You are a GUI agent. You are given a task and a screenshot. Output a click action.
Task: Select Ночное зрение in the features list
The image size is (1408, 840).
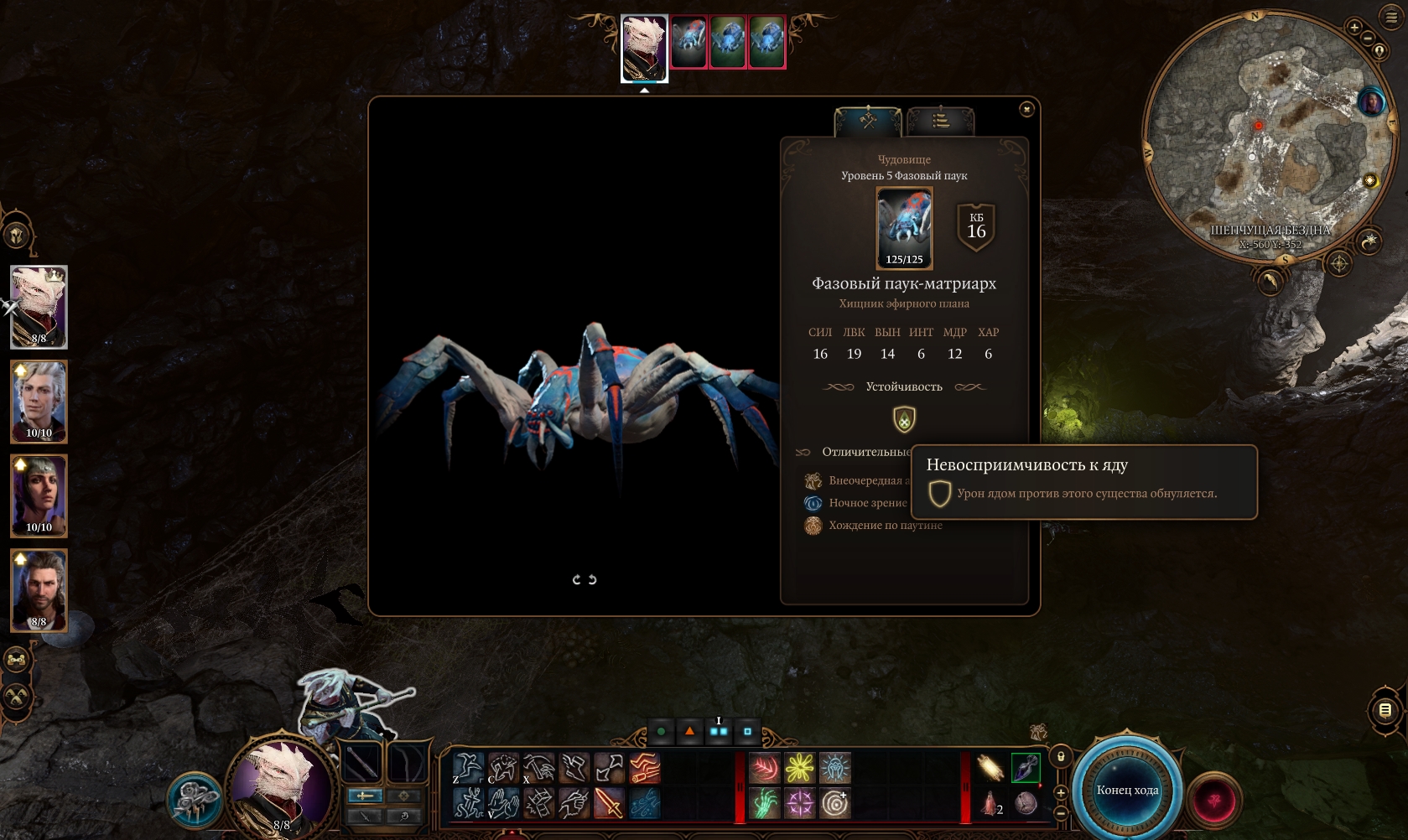(x=867, y=503)
